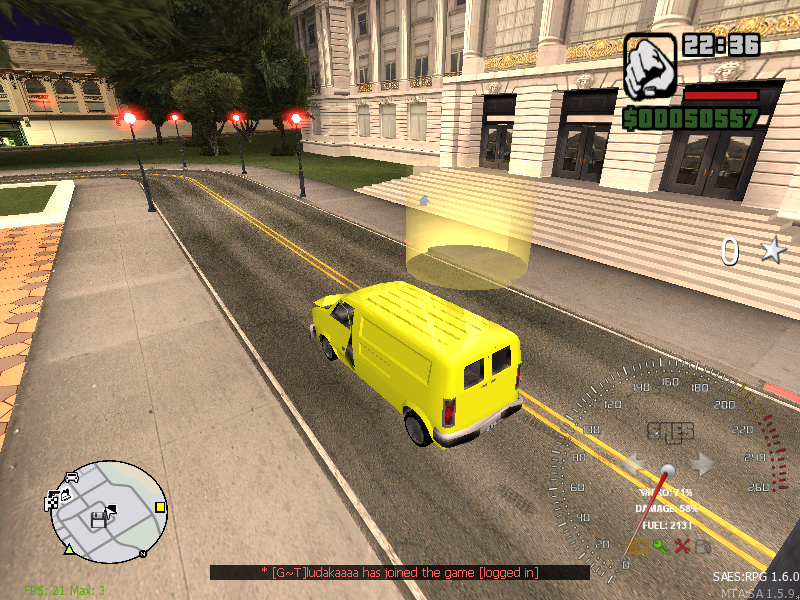This screenshot has width=800, height=600.
Task: Click the floppy disk save marker on minimap
Action: pyautogui.click(x=97, y=520)
